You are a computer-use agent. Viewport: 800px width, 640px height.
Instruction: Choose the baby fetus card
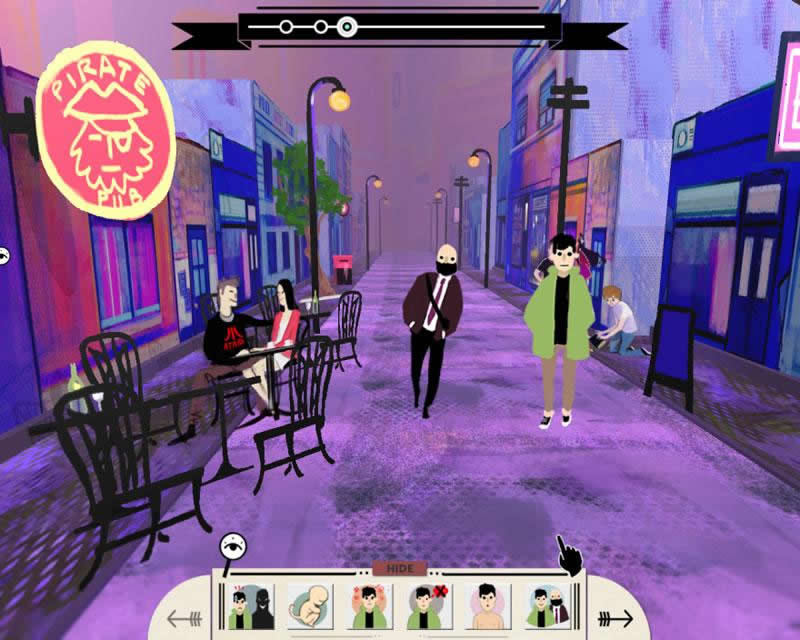coord(309,607)
